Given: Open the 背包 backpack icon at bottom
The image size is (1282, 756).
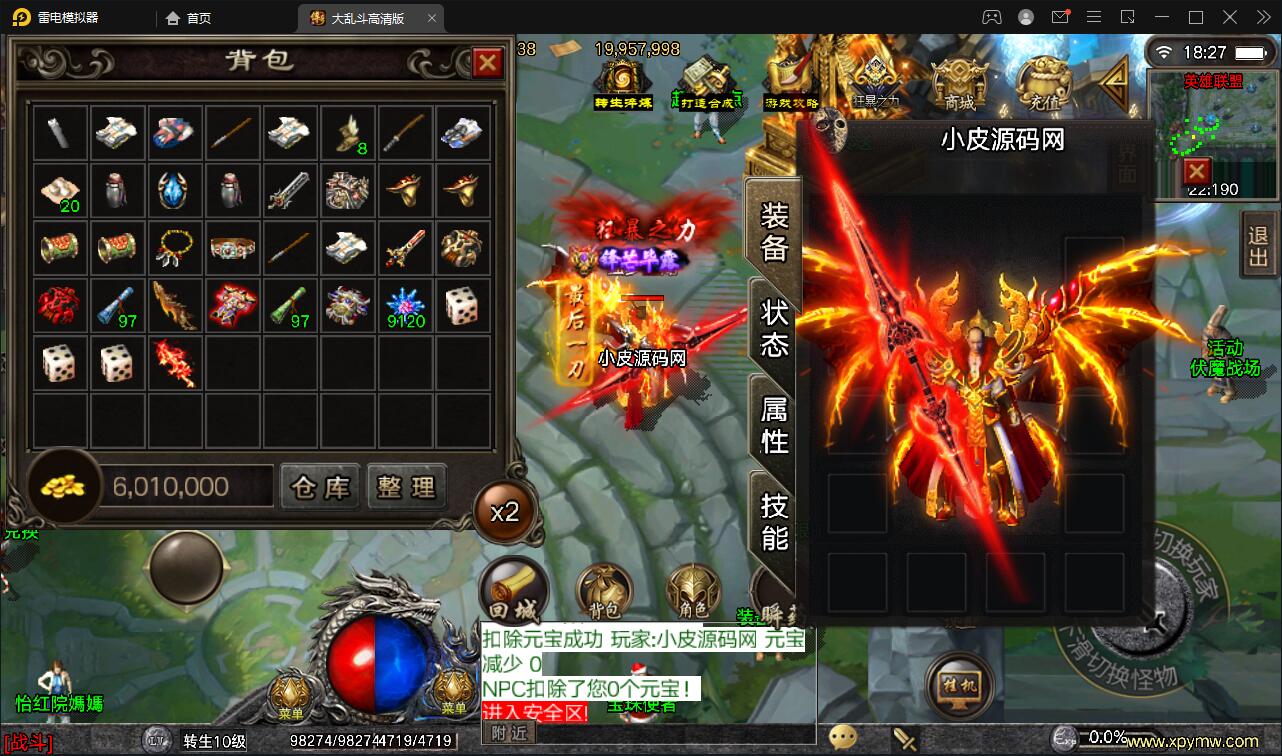Looking at the screenshot, I should tap(603, 590).
